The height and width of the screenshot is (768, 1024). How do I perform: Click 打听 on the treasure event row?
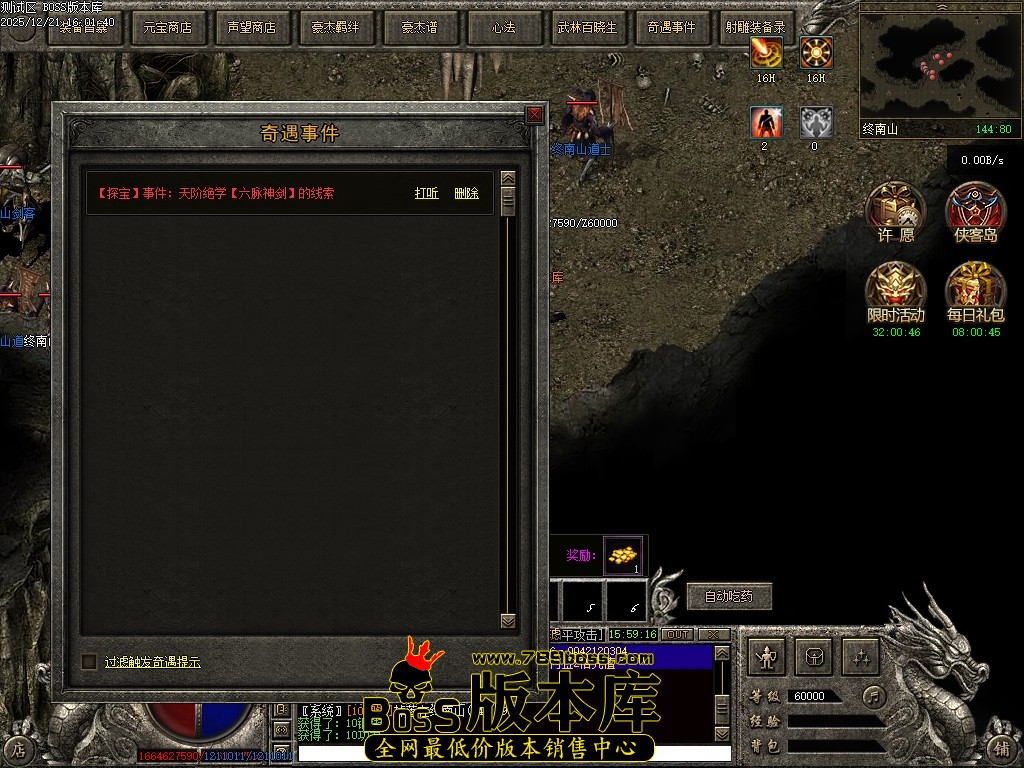coord(426,194)
